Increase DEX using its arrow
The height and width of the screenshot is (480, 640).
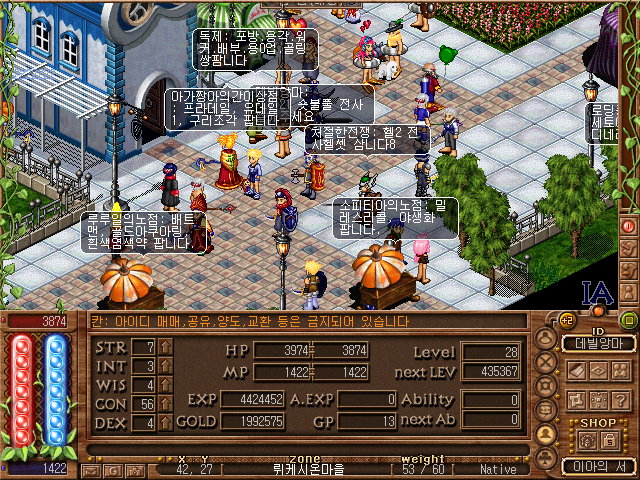tap(166, 423)
